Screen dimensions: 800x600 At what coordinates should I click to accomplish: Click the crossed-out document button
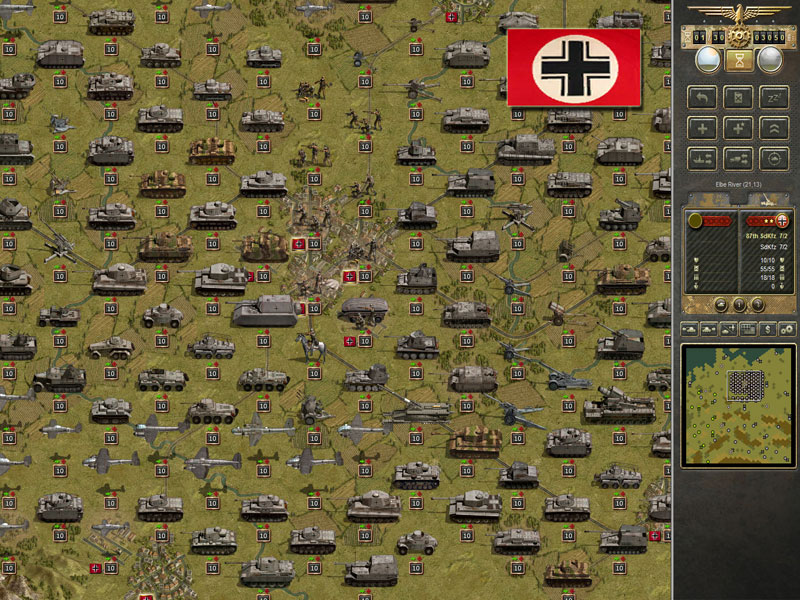pos(738,98)
